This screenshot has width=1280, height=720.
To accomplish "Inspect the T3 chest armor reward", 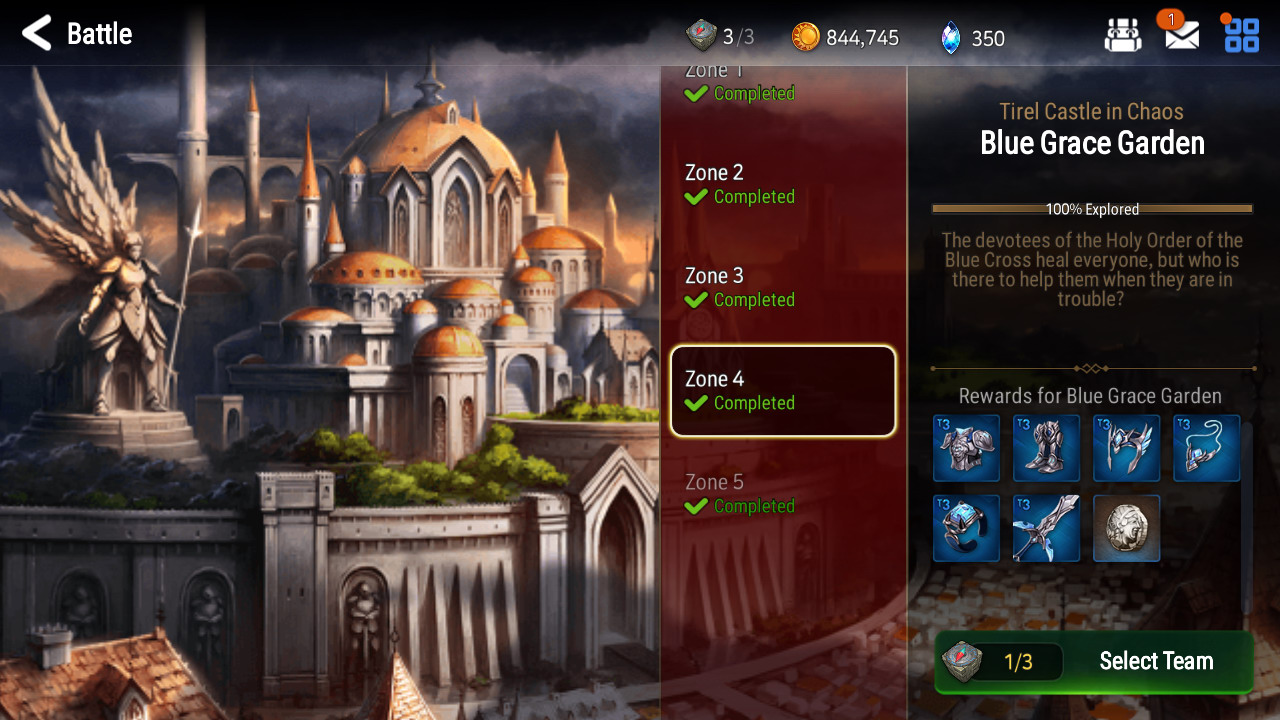I will 966,448.
